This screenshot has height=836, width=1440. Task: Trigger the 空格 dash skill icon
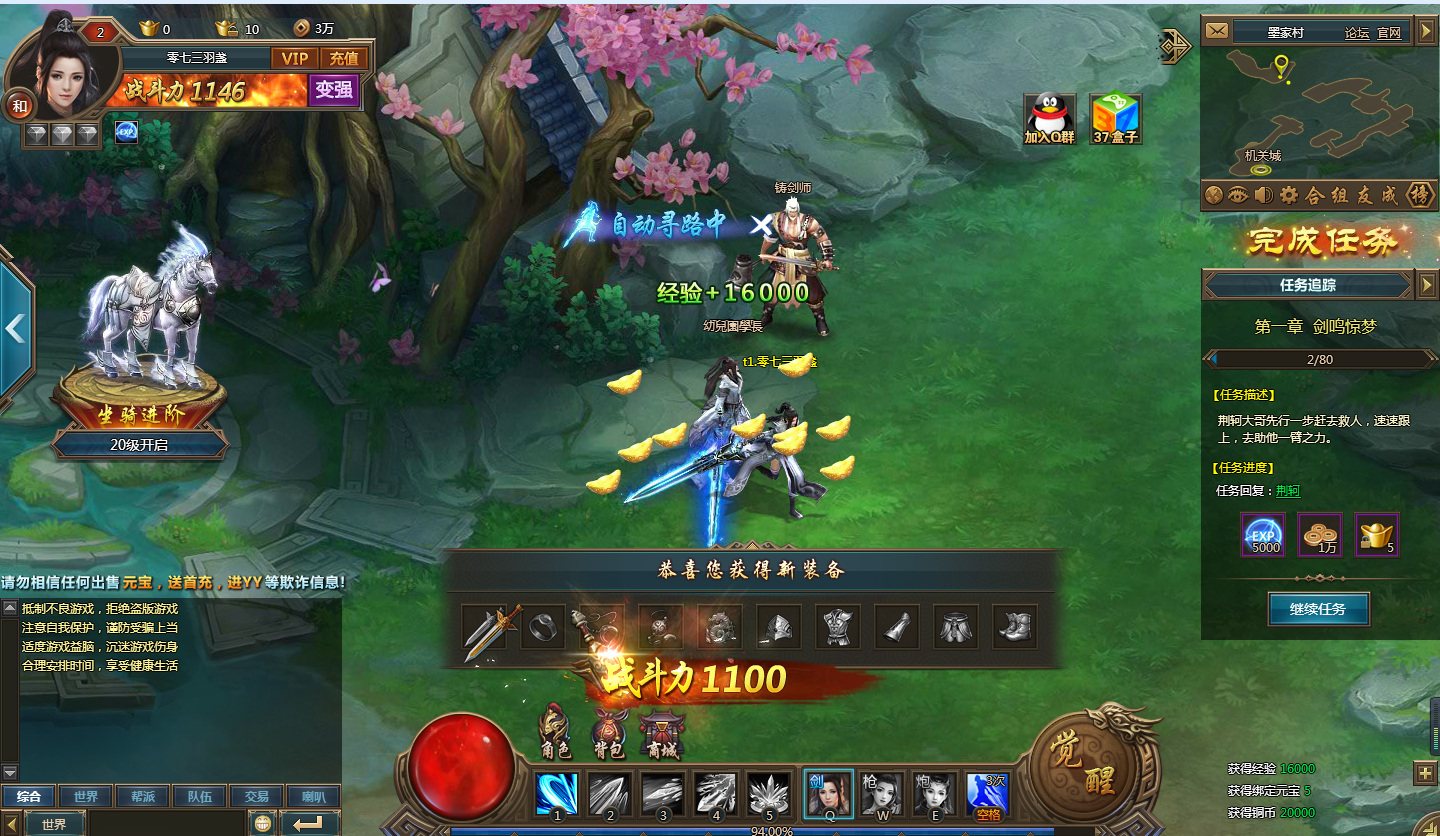click(987, 794)
